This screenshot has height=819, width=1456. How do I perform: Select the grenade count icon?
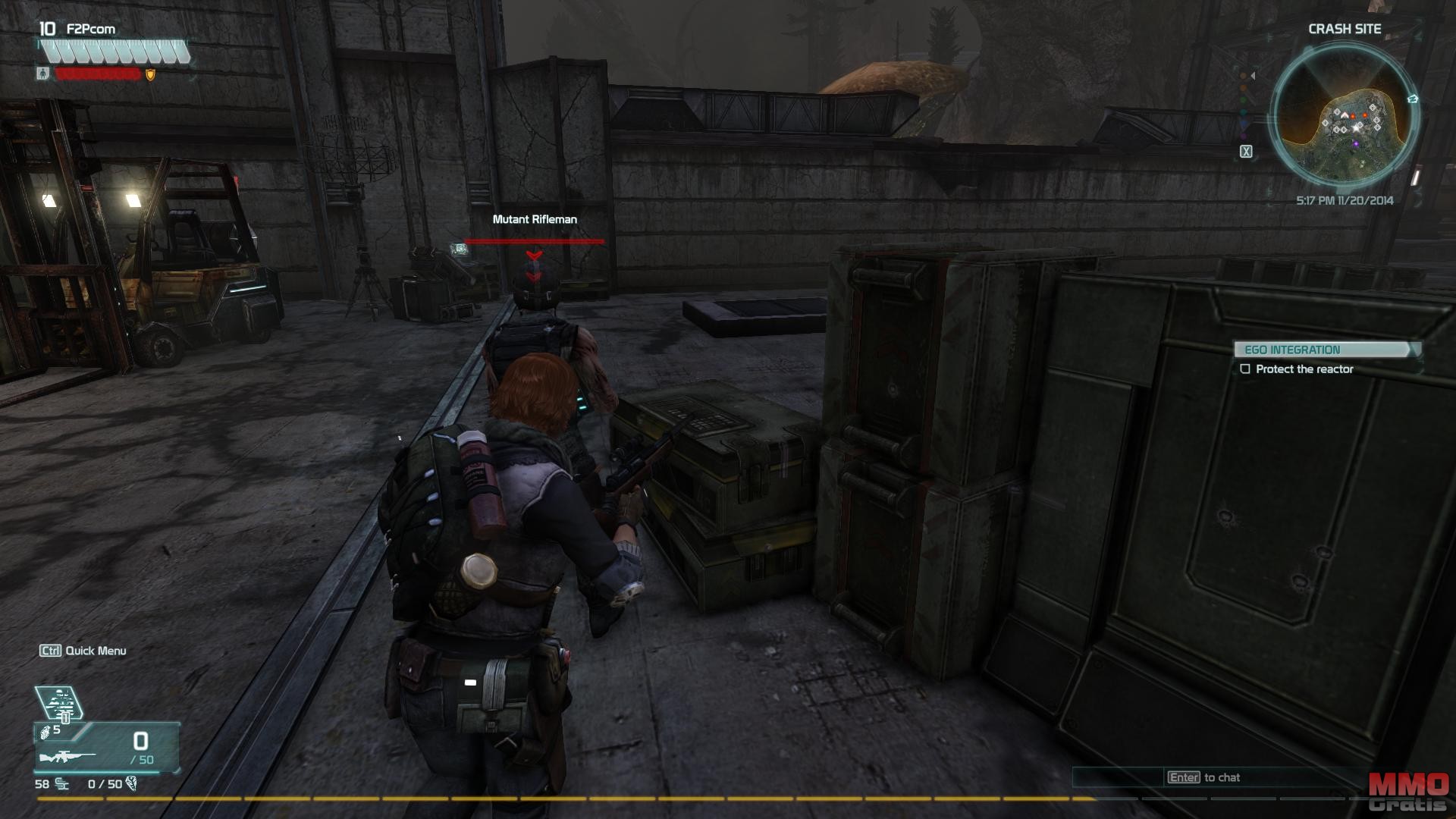click(45, 732)
